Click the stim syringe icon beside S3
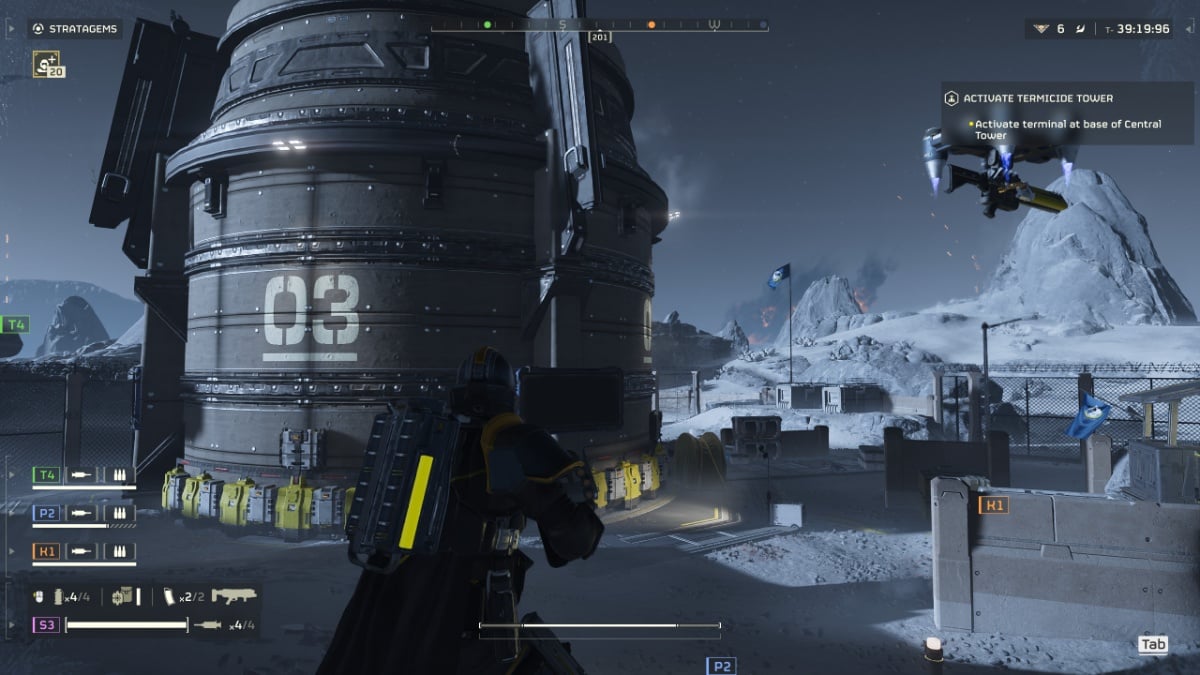1200x675 pixels. [208, 625]
